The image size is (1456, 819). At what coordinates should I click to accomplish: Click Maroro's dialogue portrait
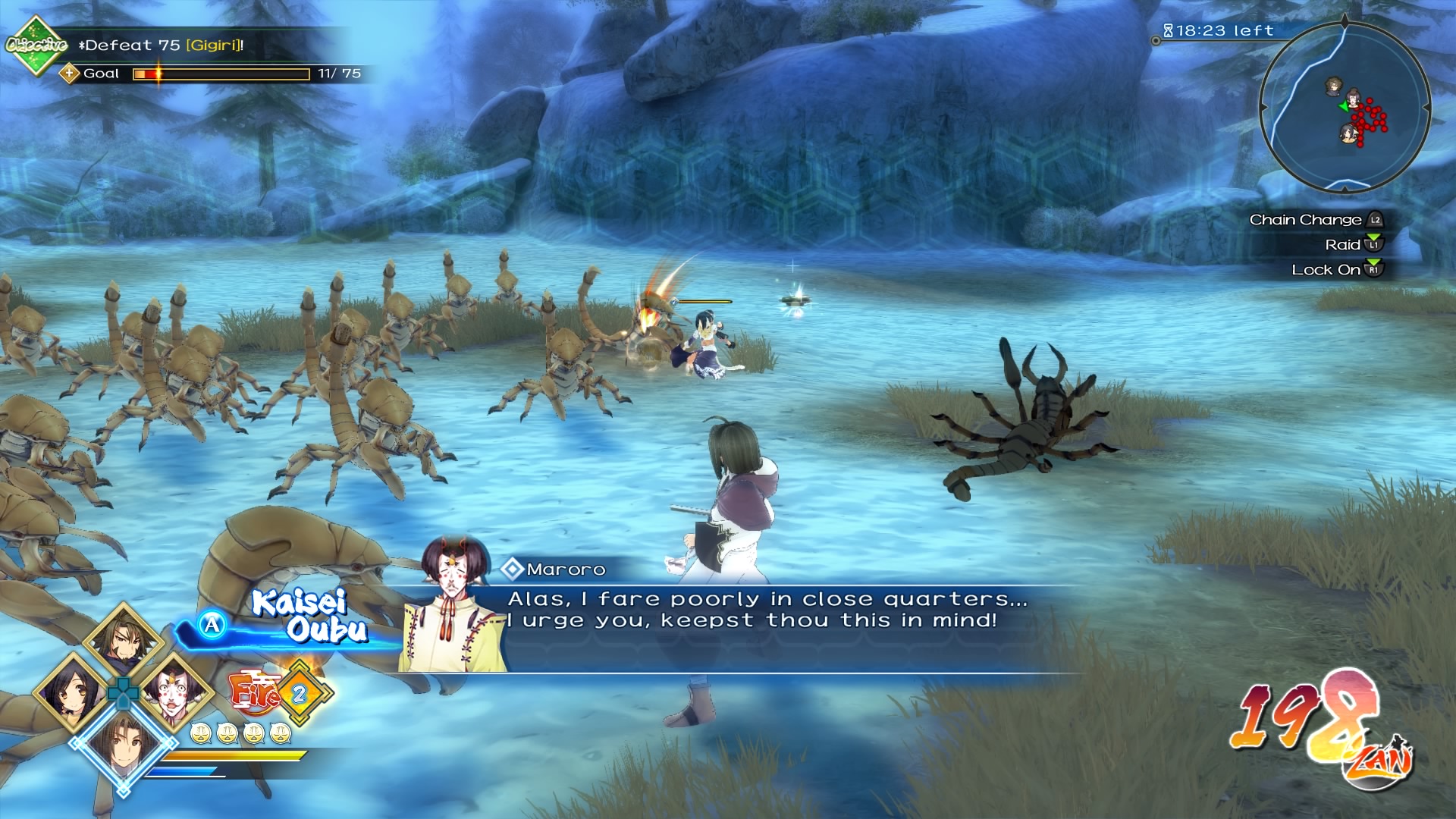tap(452, 607)
